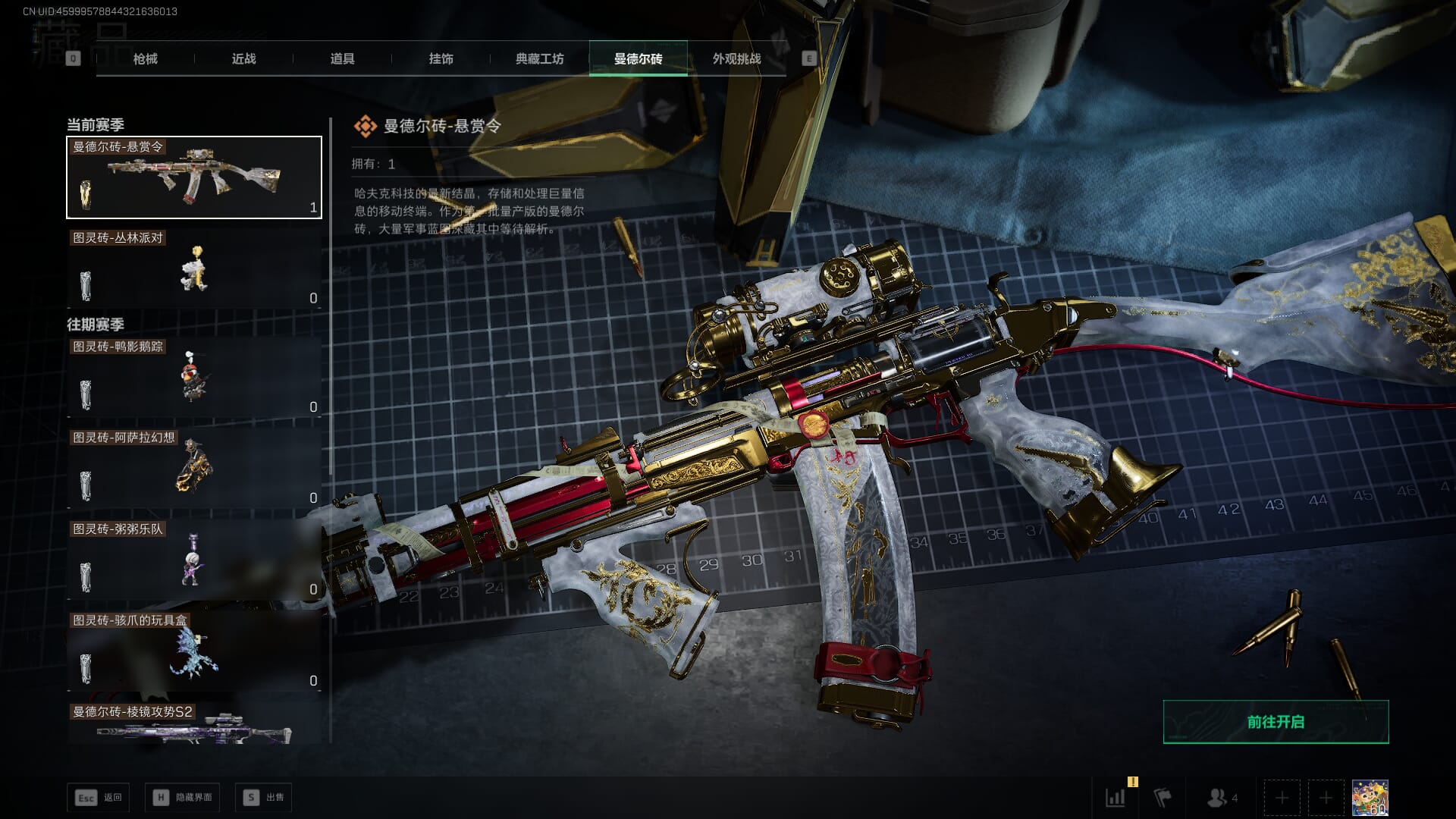Click the 前往开启 button
Screen dimensions: 1456x819
(x=1276, y=722)
